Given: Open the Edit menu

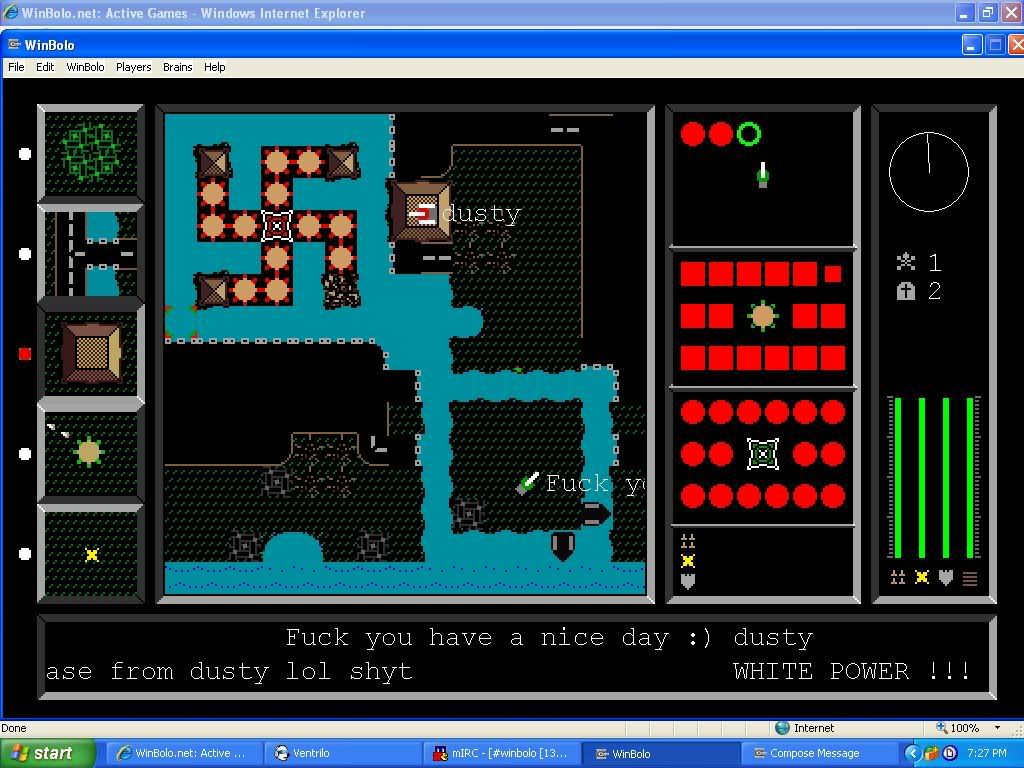Looking at the screenshot, I should [x=45, y=67].
